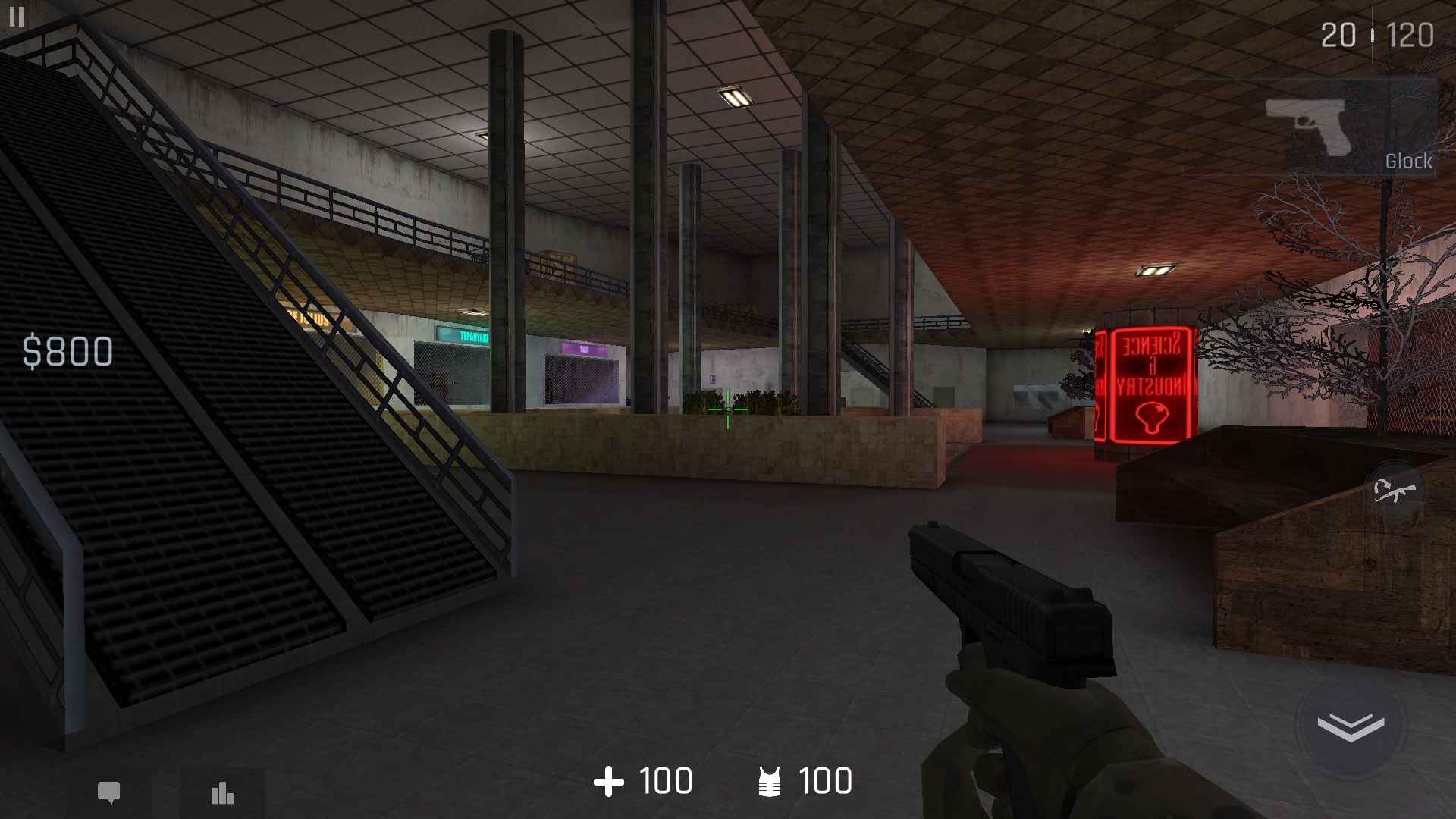The image size is (1456, 819).
Task: Tap the weapon swap rifle icon
Action: point(1395,491)
